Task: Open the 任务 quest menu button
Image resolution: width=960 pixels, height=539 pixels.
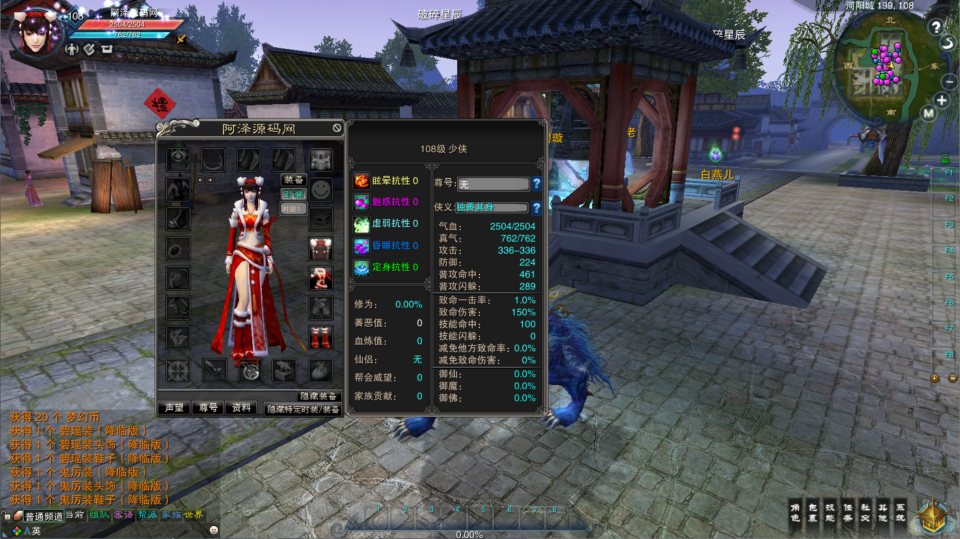Action: (847, 511)
